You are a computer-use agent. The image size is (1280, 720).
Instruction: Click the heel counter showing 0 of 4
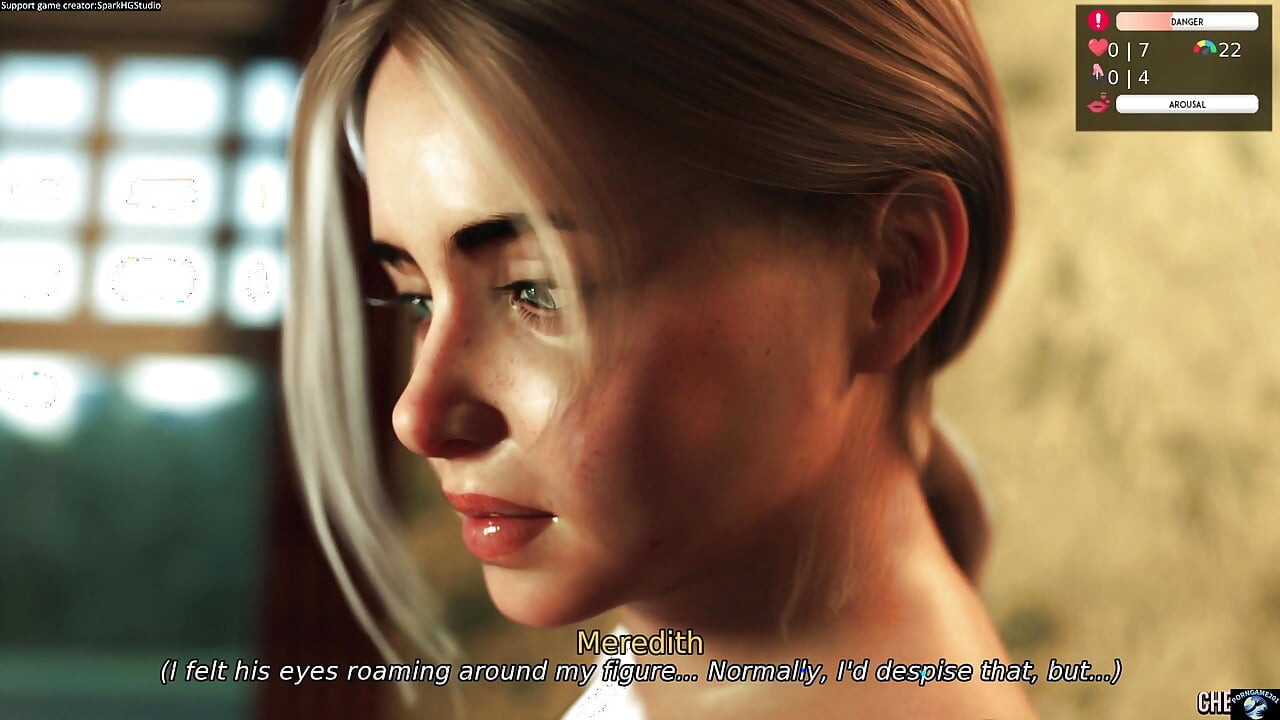(1129, 76)
